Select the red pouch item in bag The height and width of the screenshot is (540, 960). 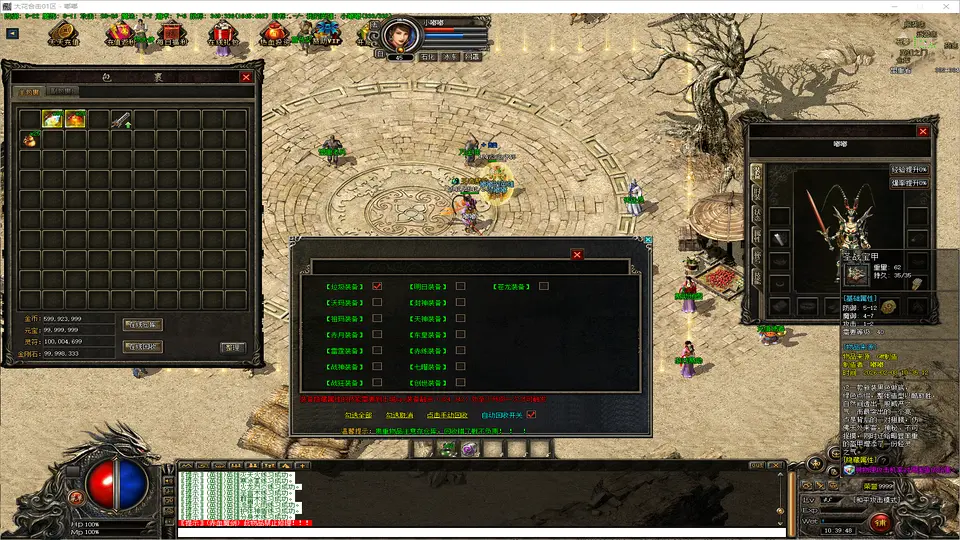(30, 140)
